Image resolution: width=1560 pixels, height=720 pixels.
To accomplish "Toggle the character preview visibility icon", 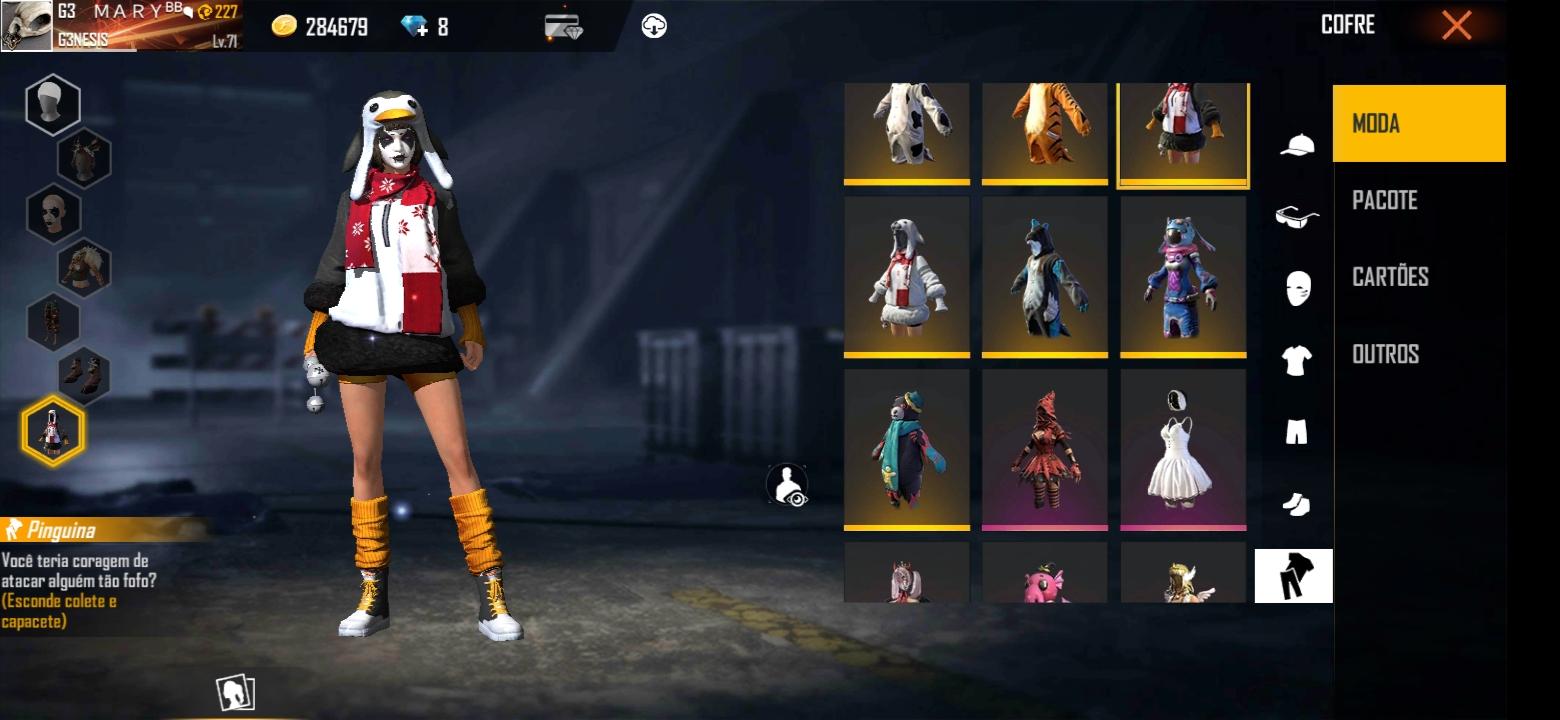I will 787,485.
